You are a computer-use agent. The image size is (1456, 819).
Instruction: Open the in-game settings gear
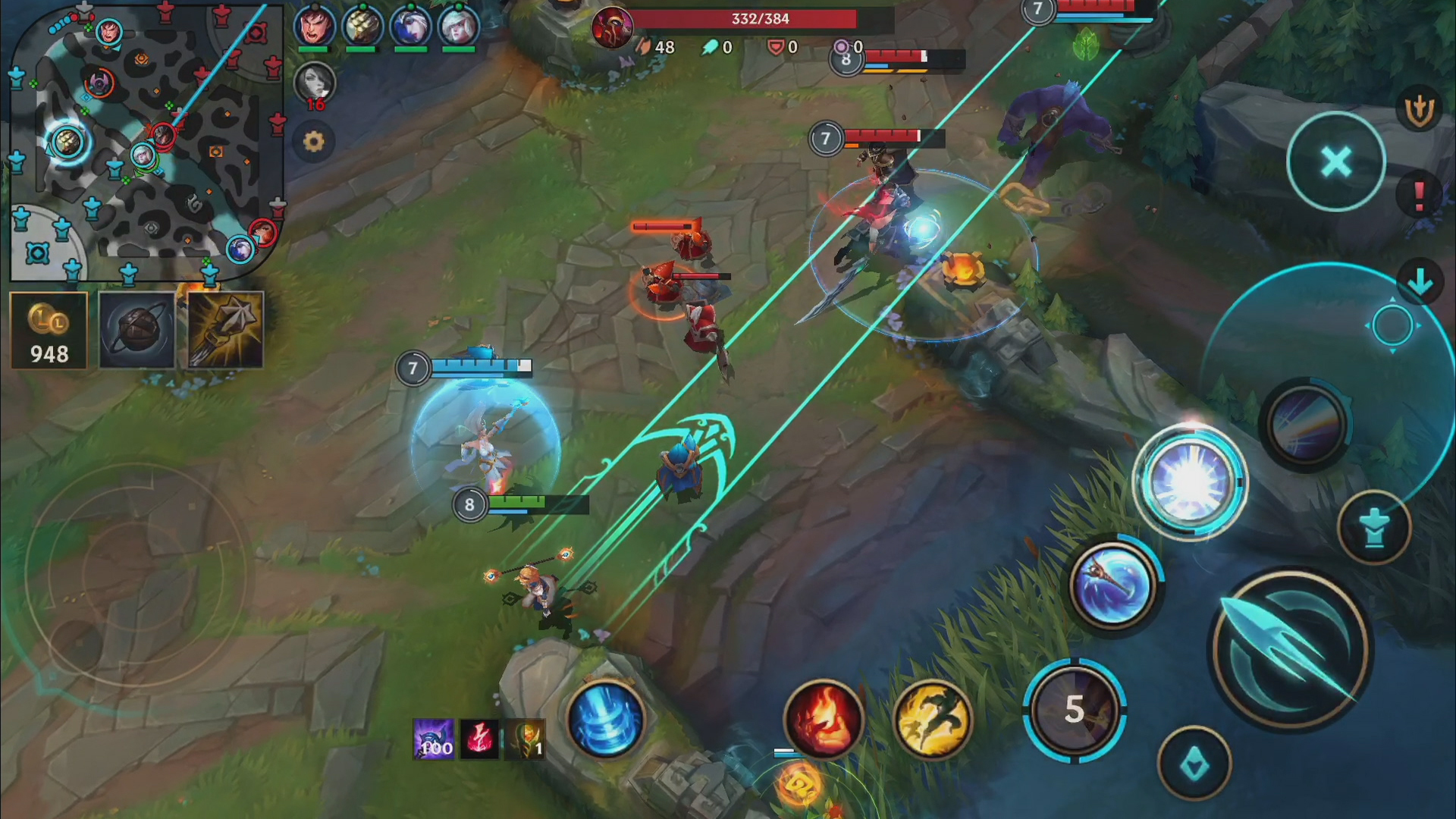click(x=315, y=141)
